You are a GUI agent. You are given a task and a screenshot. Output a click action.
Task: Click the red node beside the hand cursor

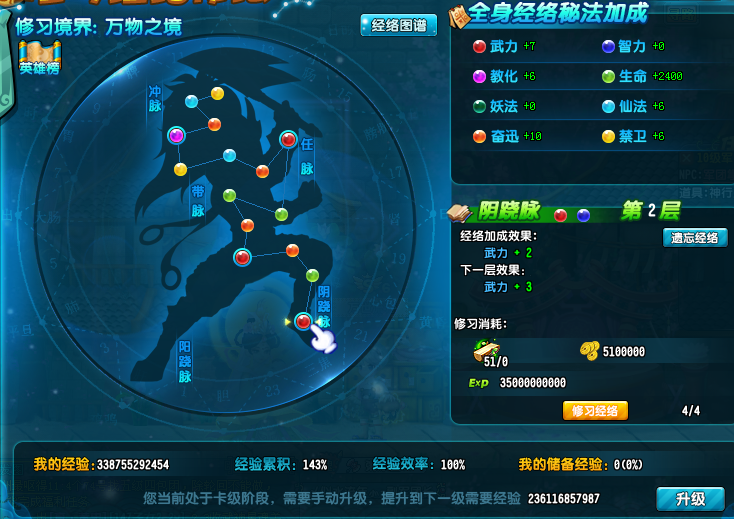click(303, 321)
